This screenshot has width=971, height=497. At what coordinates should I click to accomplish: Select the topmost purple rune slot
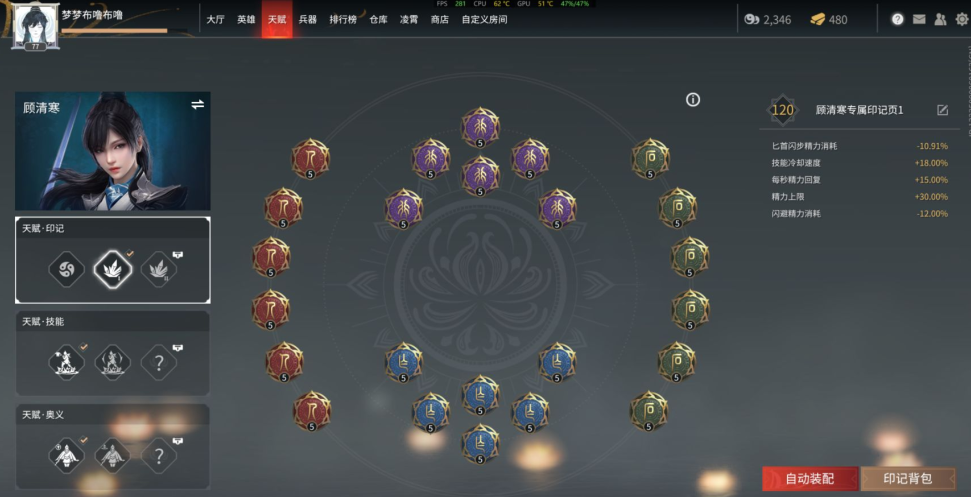click(x=480, y=127)
